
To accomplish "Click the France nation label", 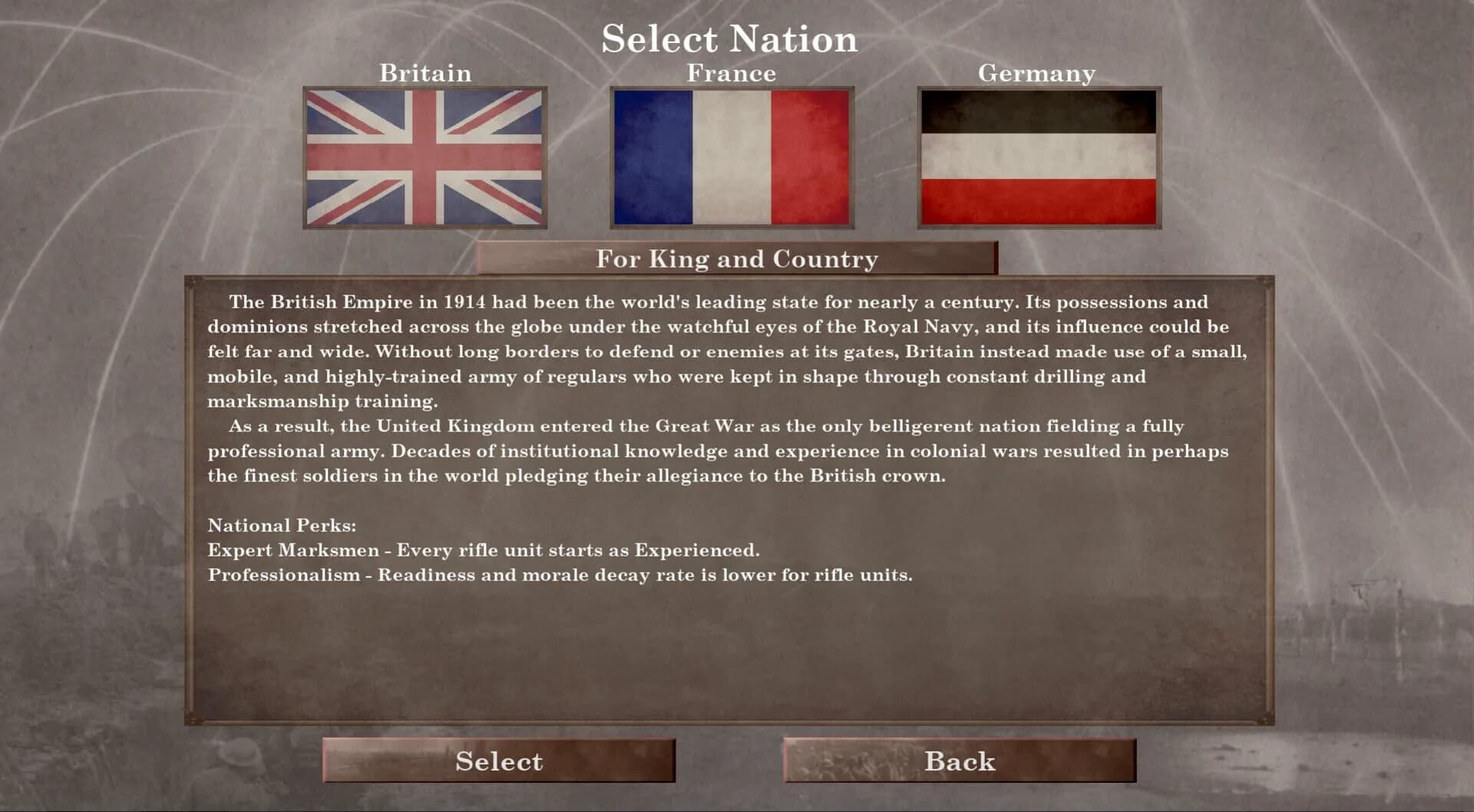I will tap(731, 73).
